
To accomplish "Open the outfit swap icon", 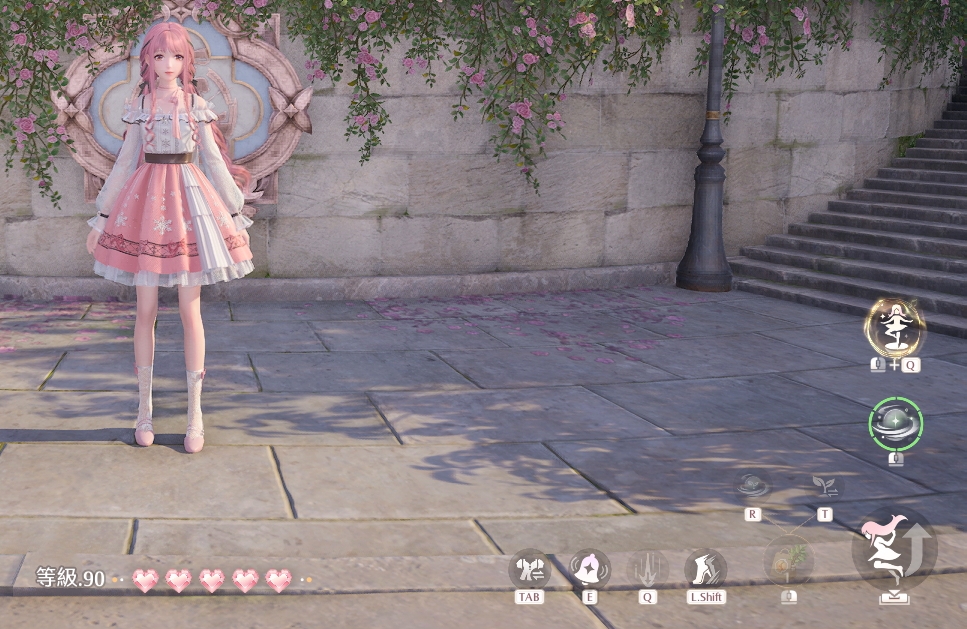I will (x=529, y=568).
